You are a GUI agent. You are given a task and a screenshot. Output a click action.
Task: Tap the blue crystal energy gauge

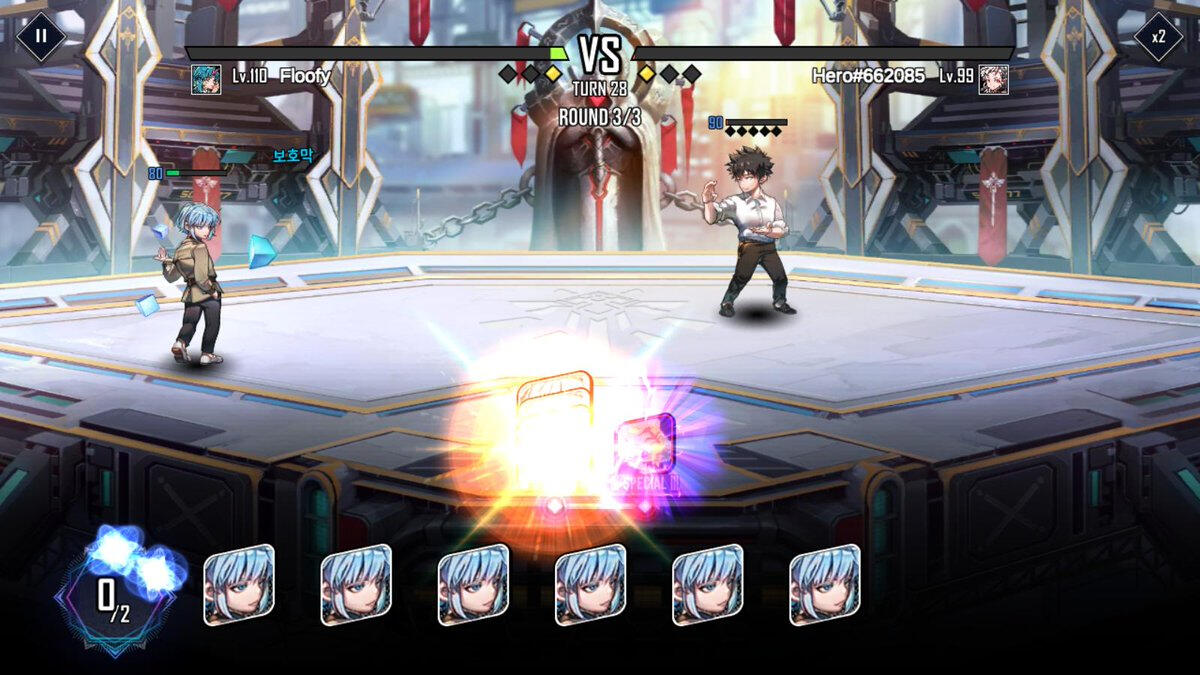115,592
